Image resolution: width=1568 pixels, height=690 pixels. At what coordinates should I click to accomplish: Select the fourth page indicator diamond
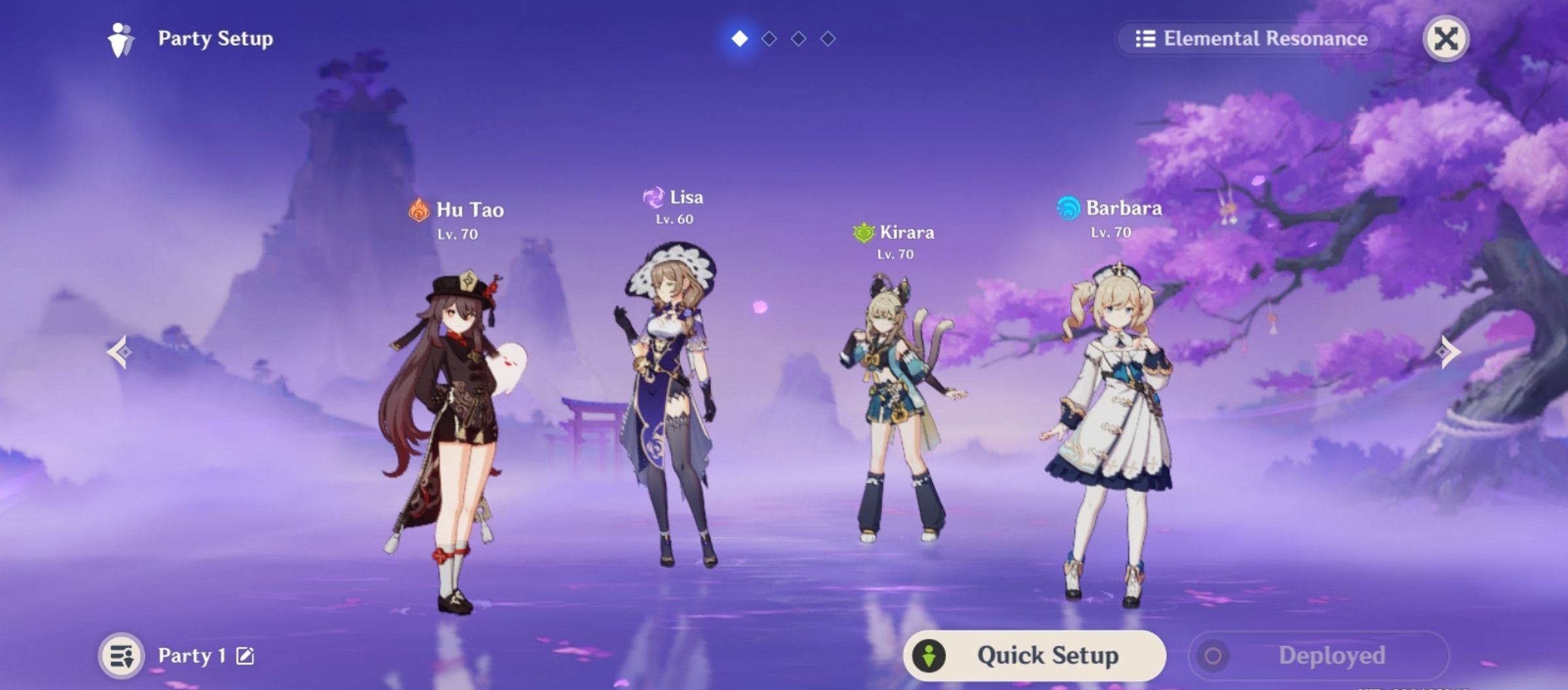pyautogui.click(x=829, y=39)
